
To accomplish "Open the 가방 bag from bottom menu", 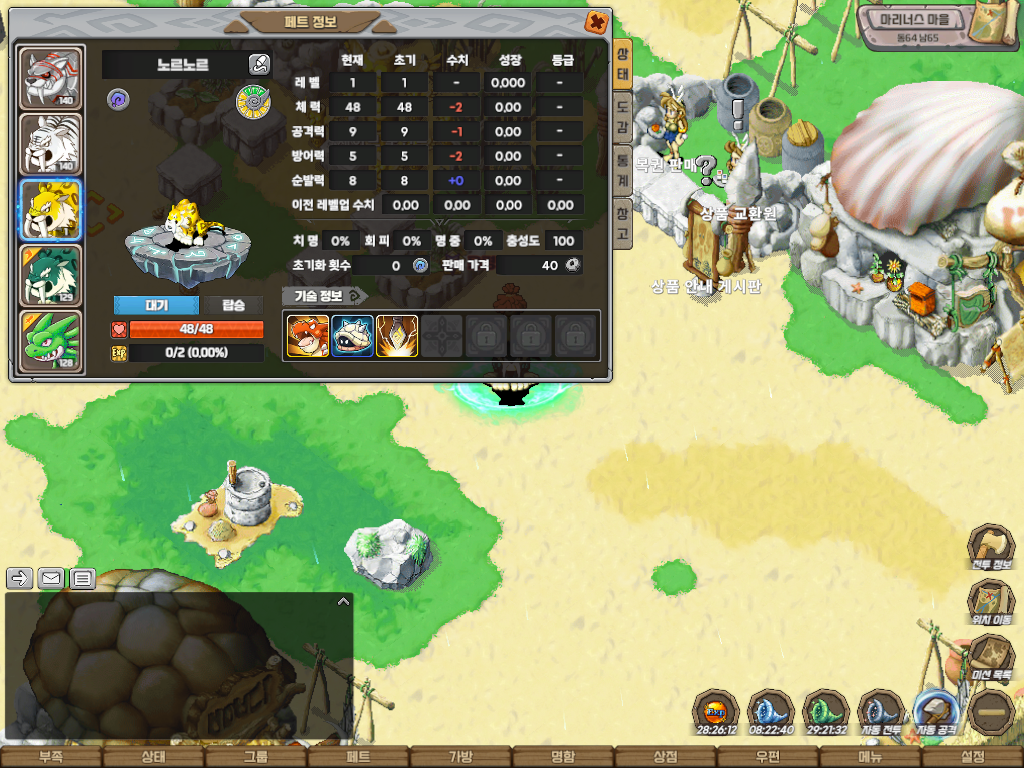I will point(460,757).
